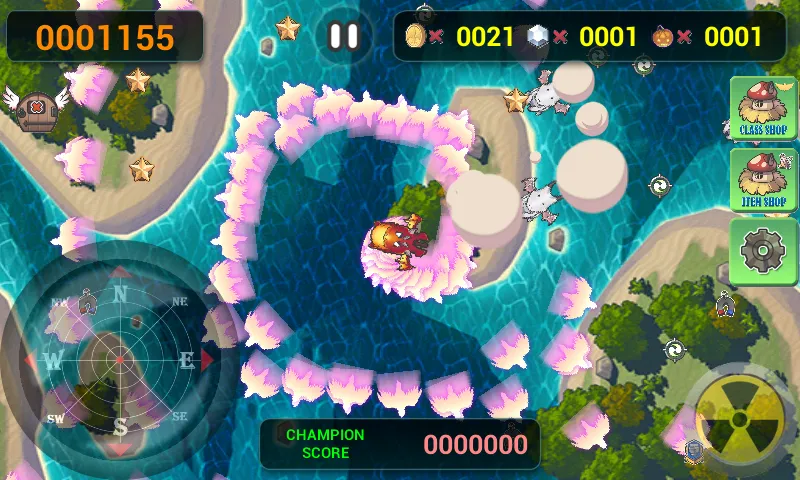This screenshot has height=480, width=800.
Task: Click the winged shield badge icon
Action: point(35,107)
